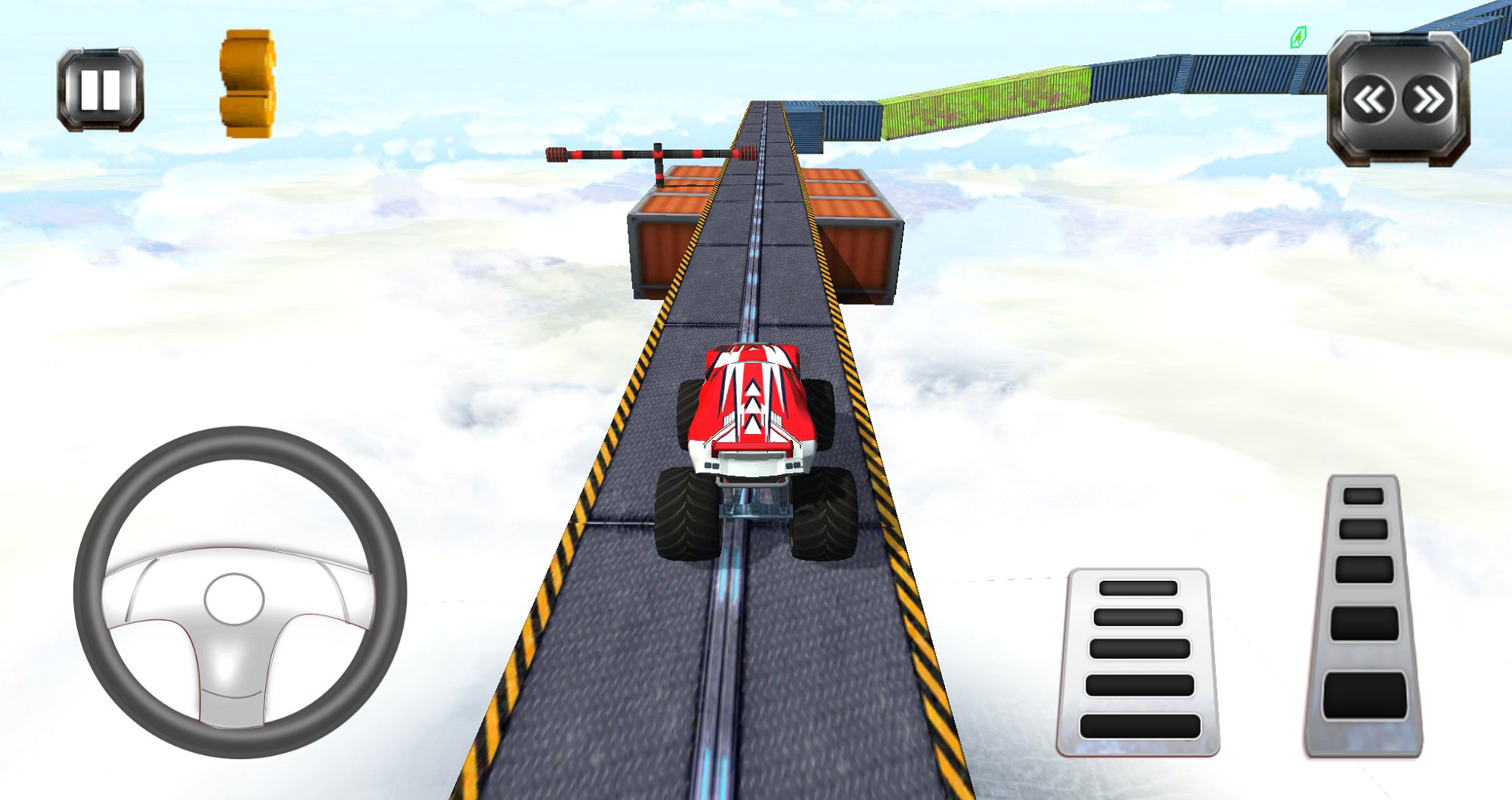Step on the tall accelerator pedal
1512x800 pixels.
tap(1365, 616)
